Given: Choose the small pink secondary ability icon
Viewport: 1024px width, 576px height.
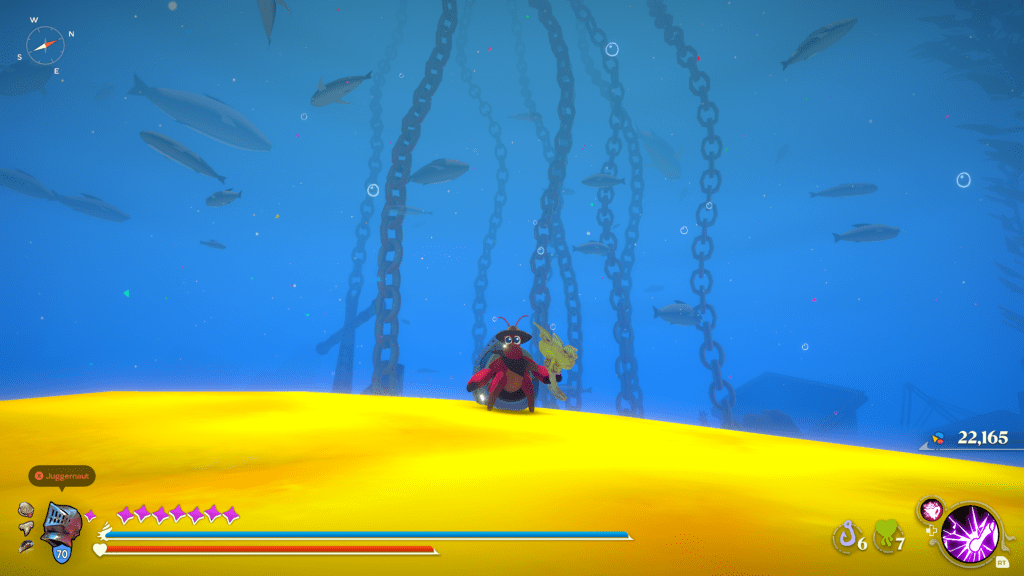Looking at the screenshot, I should 931,509.
